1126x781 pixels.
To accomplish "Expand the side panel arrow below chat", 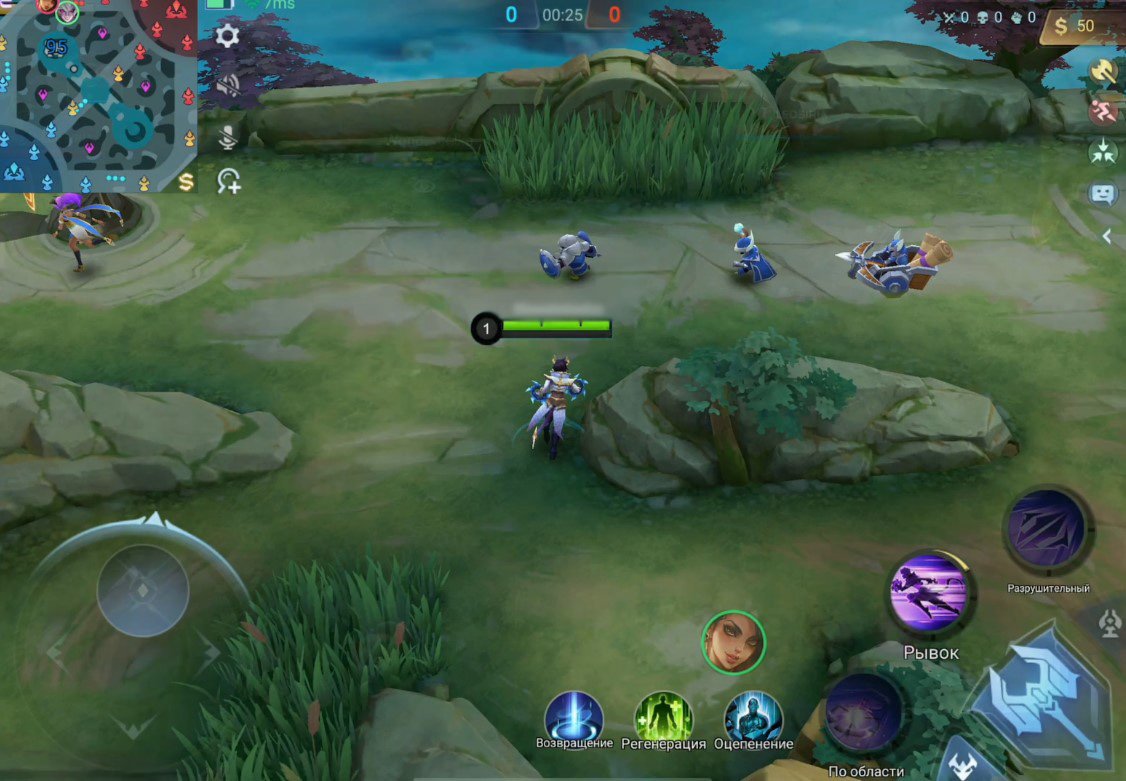I will [1107, 236].
